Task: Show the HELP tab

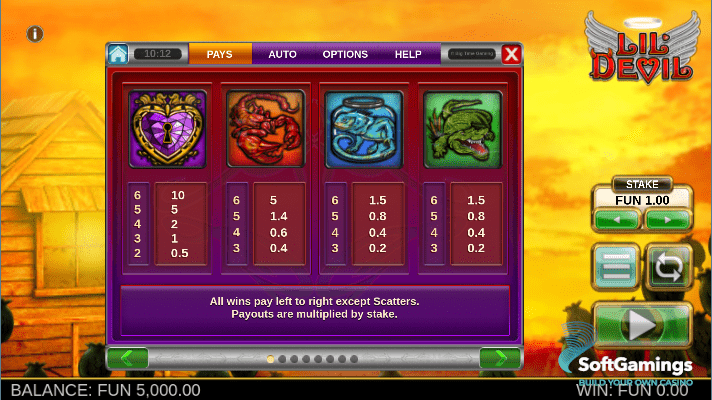Action: [408, 54]
